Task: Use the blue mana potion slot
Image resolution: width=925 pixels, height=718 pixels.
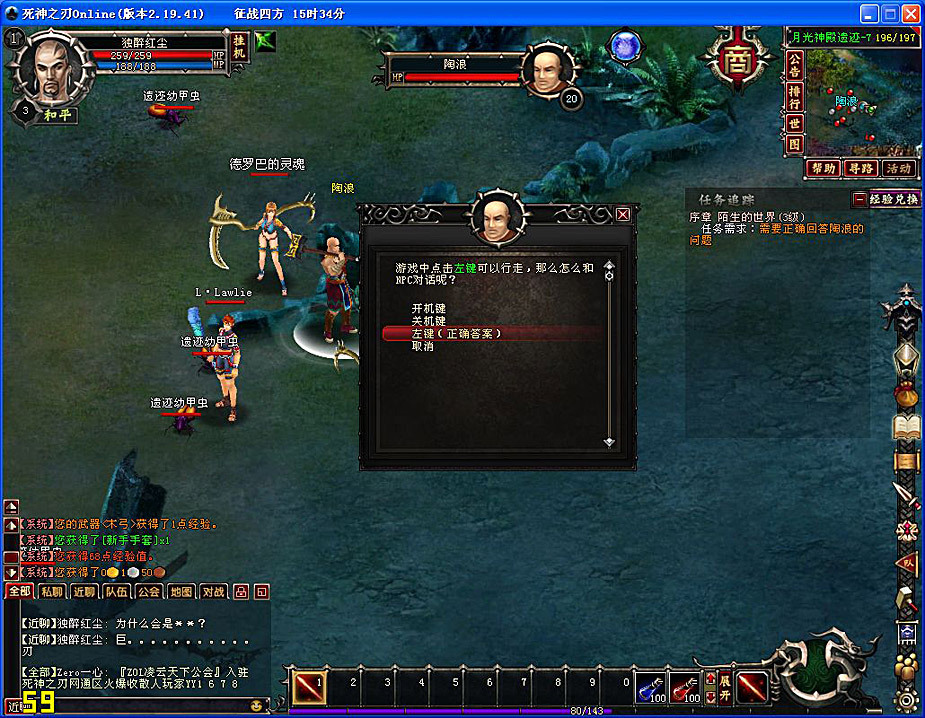Action: point(650,687)
